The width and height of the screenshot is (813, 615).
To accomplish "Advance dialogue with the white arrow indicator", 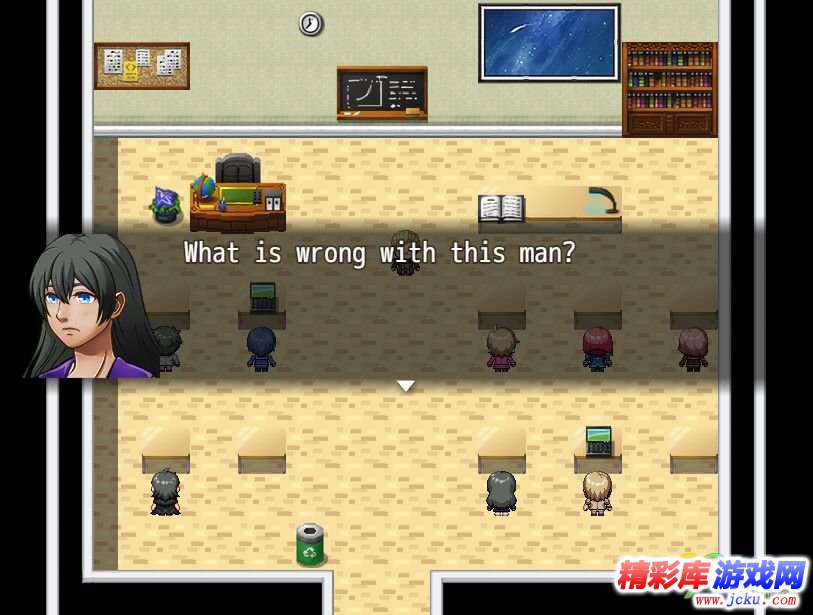I will point(405,385).
